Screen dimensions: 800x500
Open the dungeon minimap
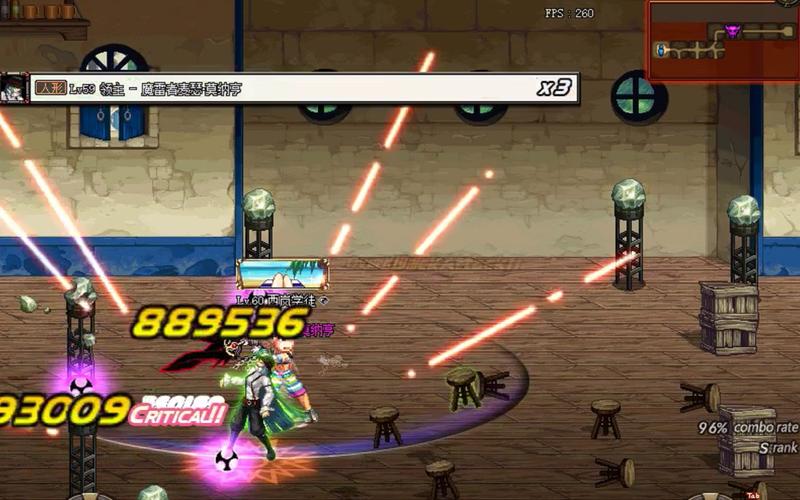(x=722, y=40)
